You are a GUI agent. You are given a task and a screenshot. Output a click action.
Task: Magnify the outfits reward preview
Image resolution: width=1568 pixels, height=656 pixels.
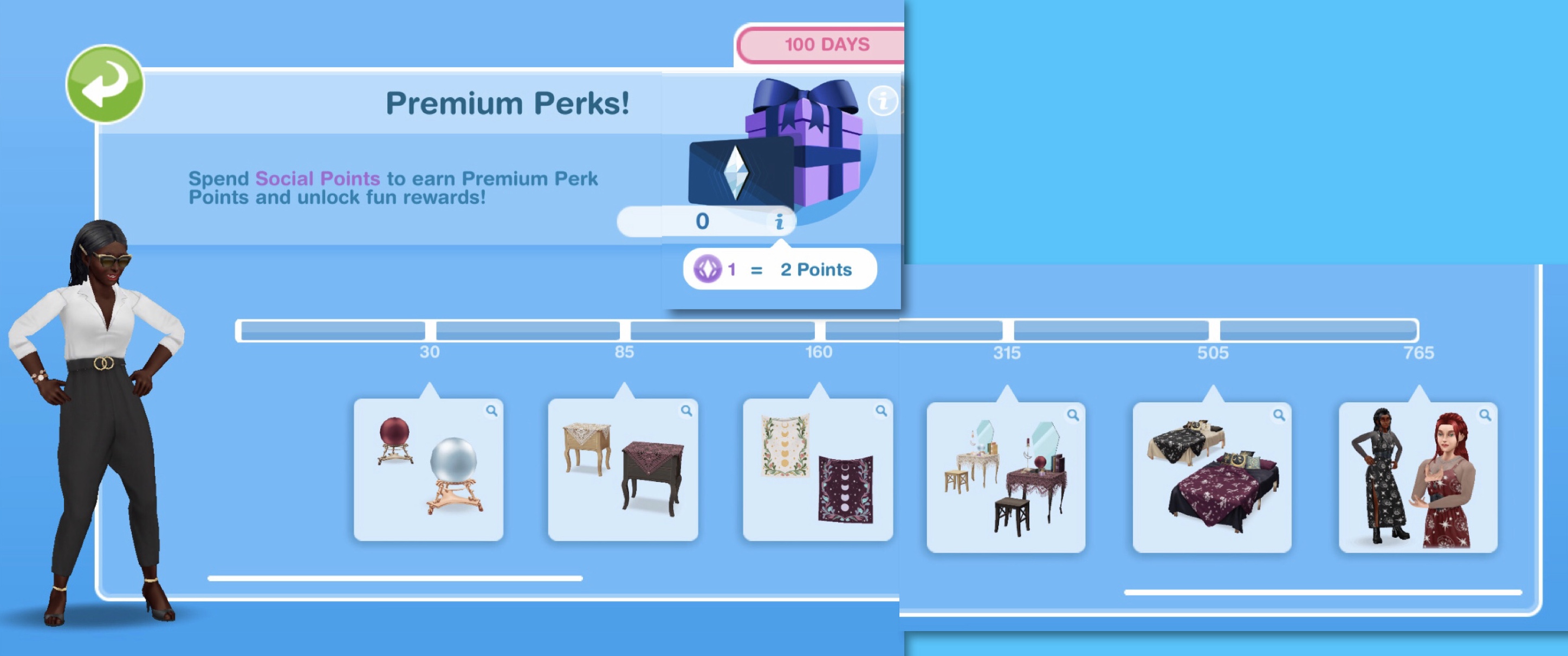point(1485,415)
